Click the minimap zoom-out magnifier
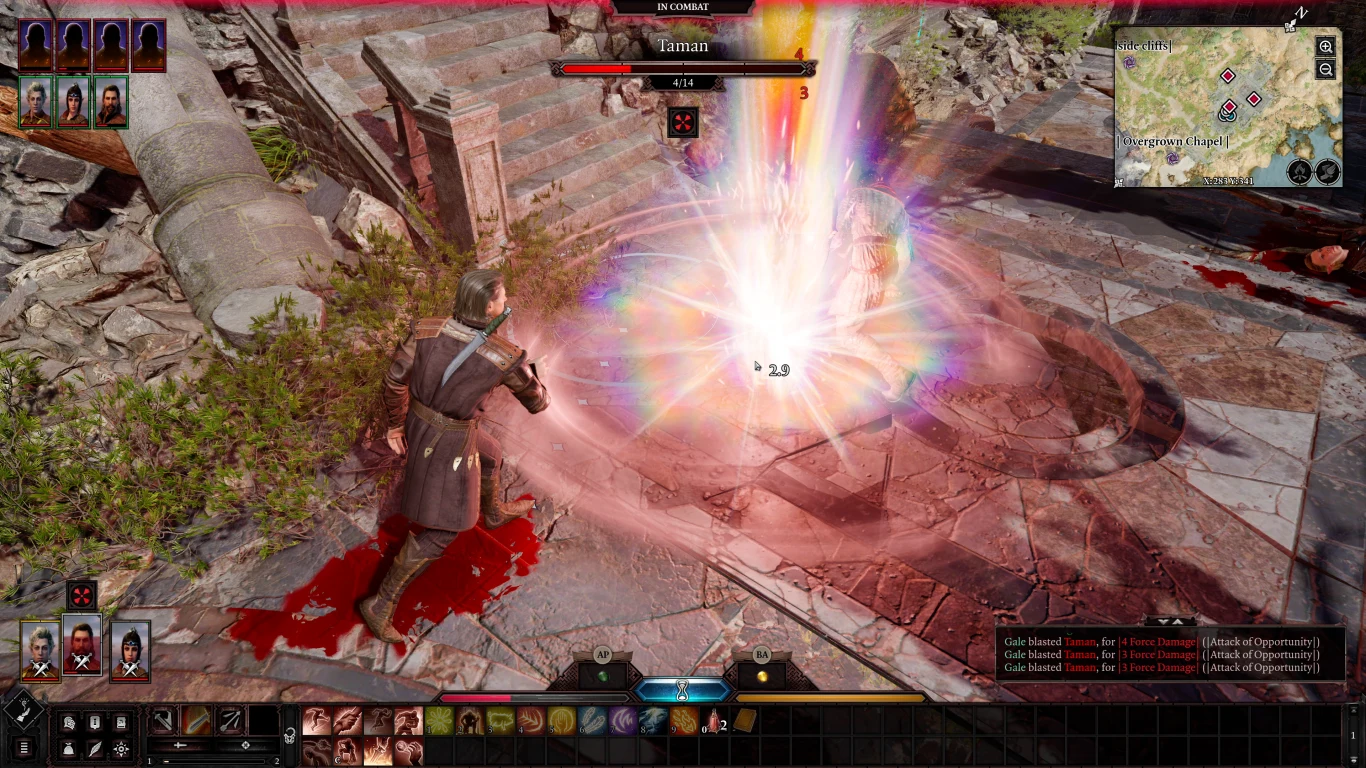Screen dimensions: 1366x768 1325,69
